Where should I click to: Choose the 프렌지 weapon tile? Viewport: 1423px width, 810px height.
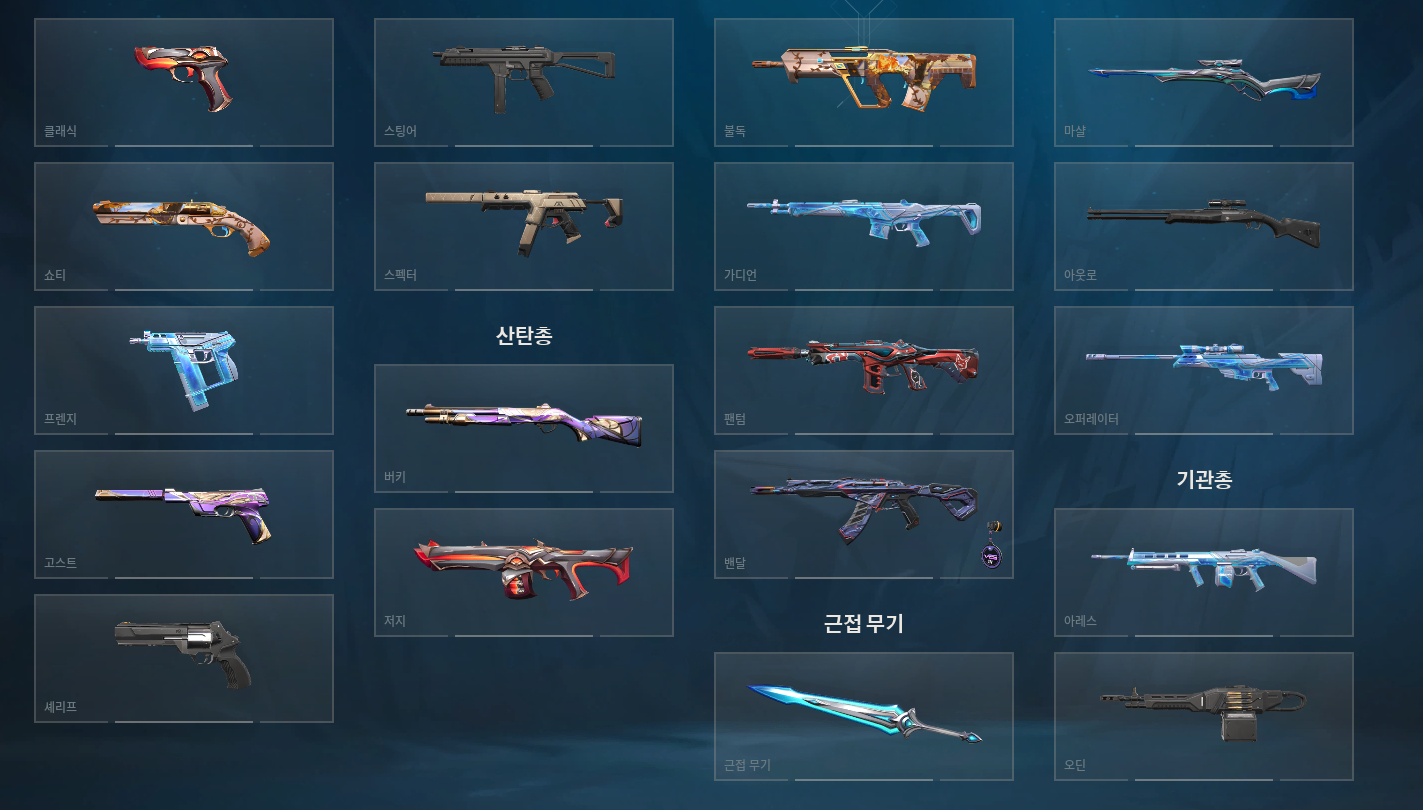(x=184, y=370)
